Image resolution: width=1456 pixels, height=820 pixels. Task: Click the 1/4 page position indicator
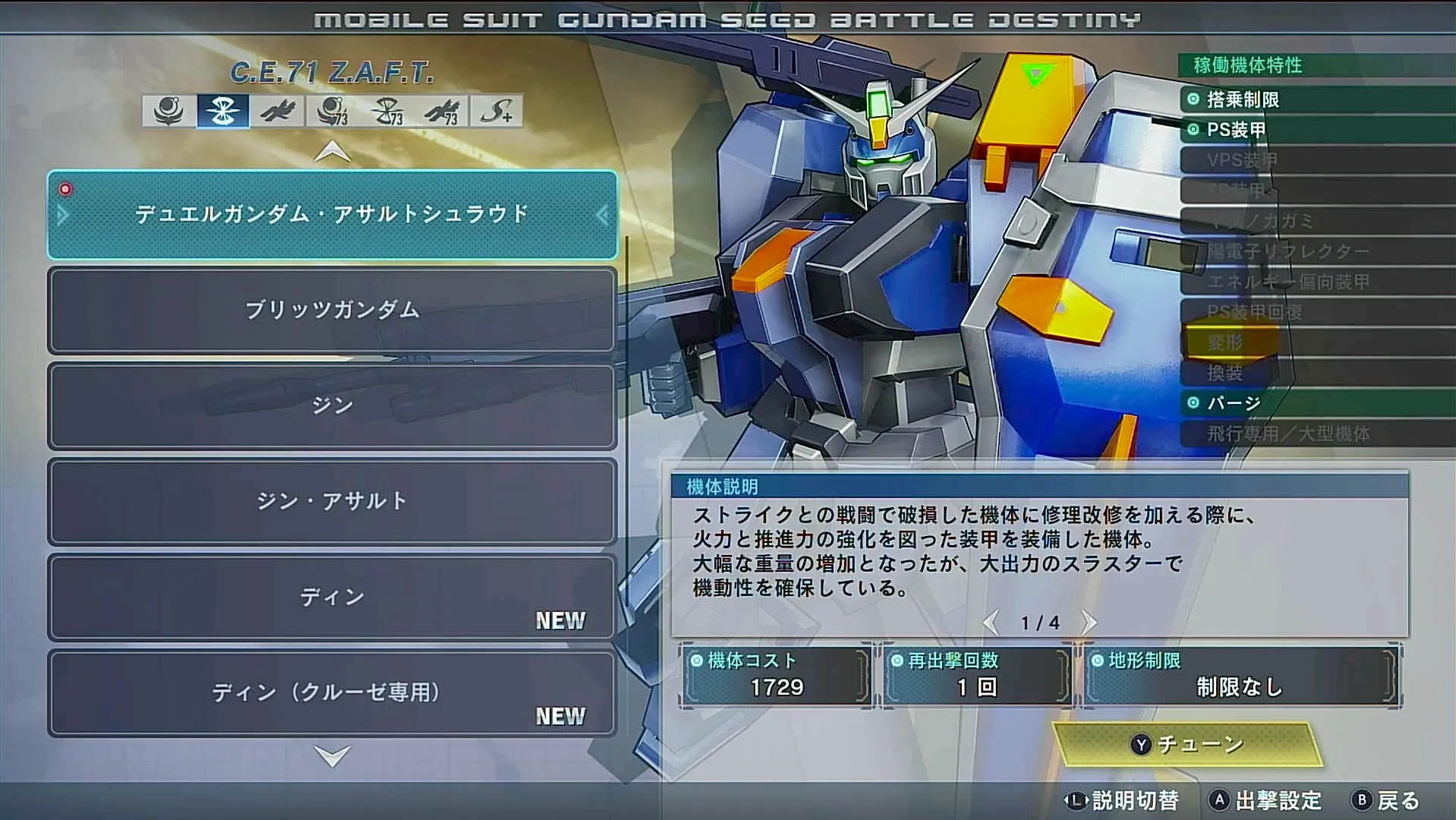(x=1041, y=622)
